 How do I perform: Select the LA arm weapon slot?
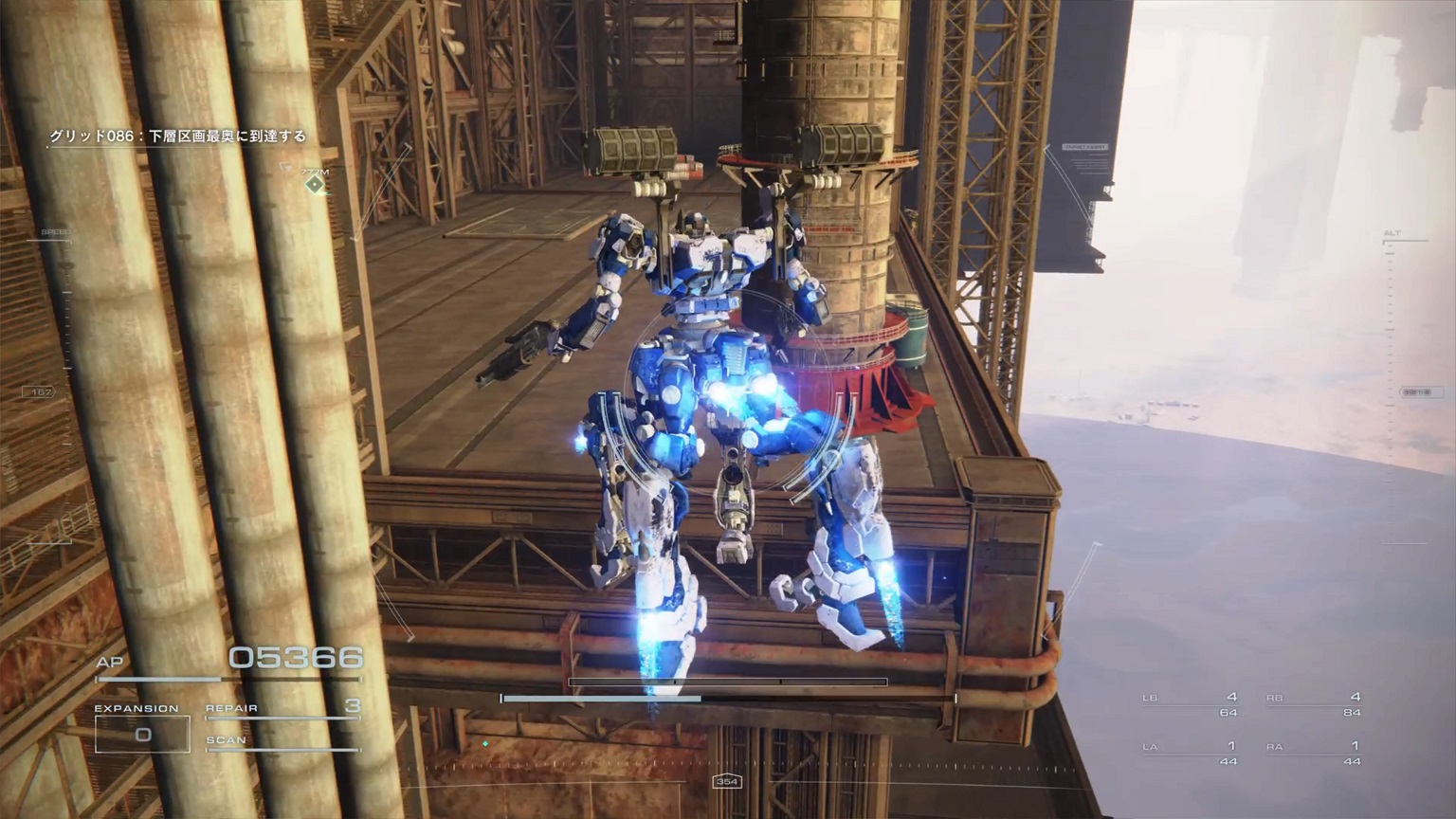point(1191,754)
